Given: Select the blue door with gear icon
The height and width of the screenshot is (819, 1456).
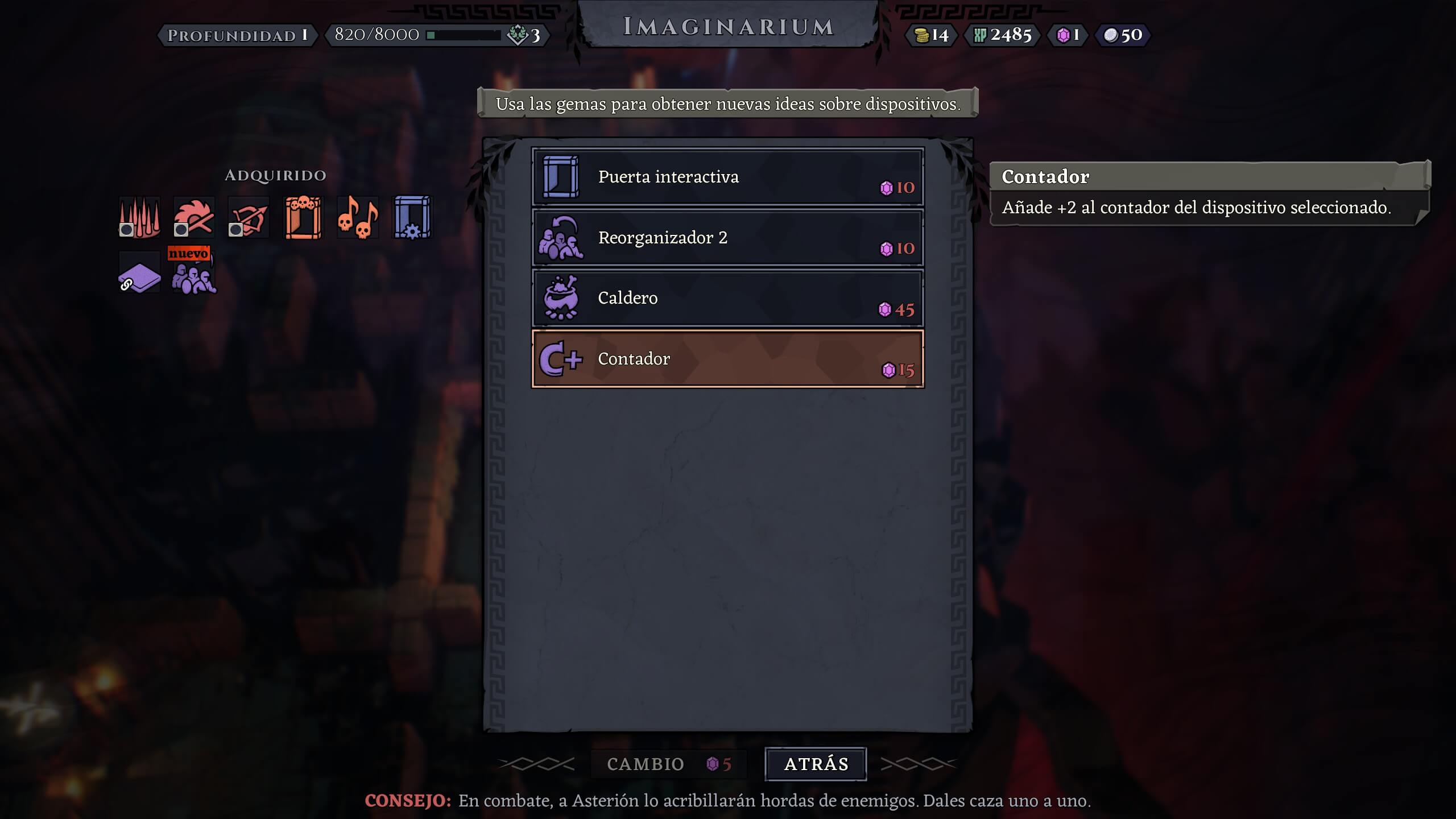Looking at the screenshot, I should point(412,217).
